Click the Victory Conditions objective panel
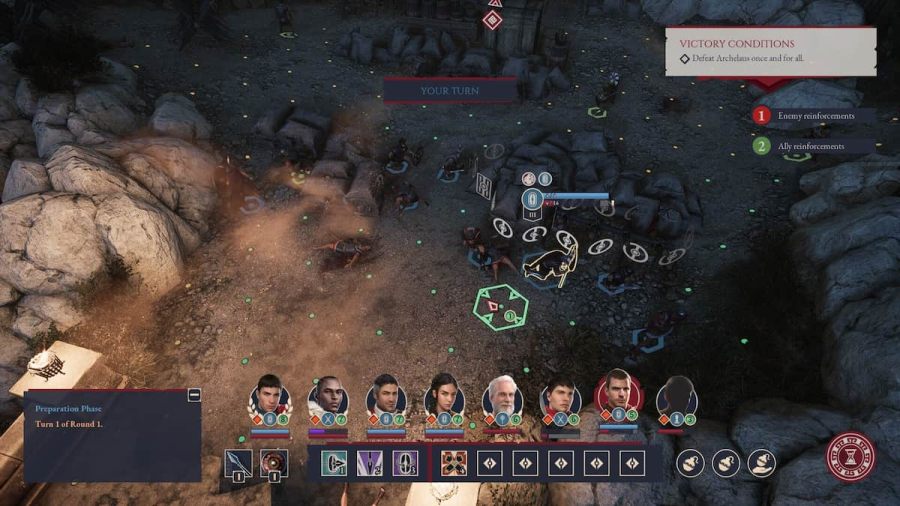The height and width of the screenshot is (506, 900). click(x=770, y=51)
